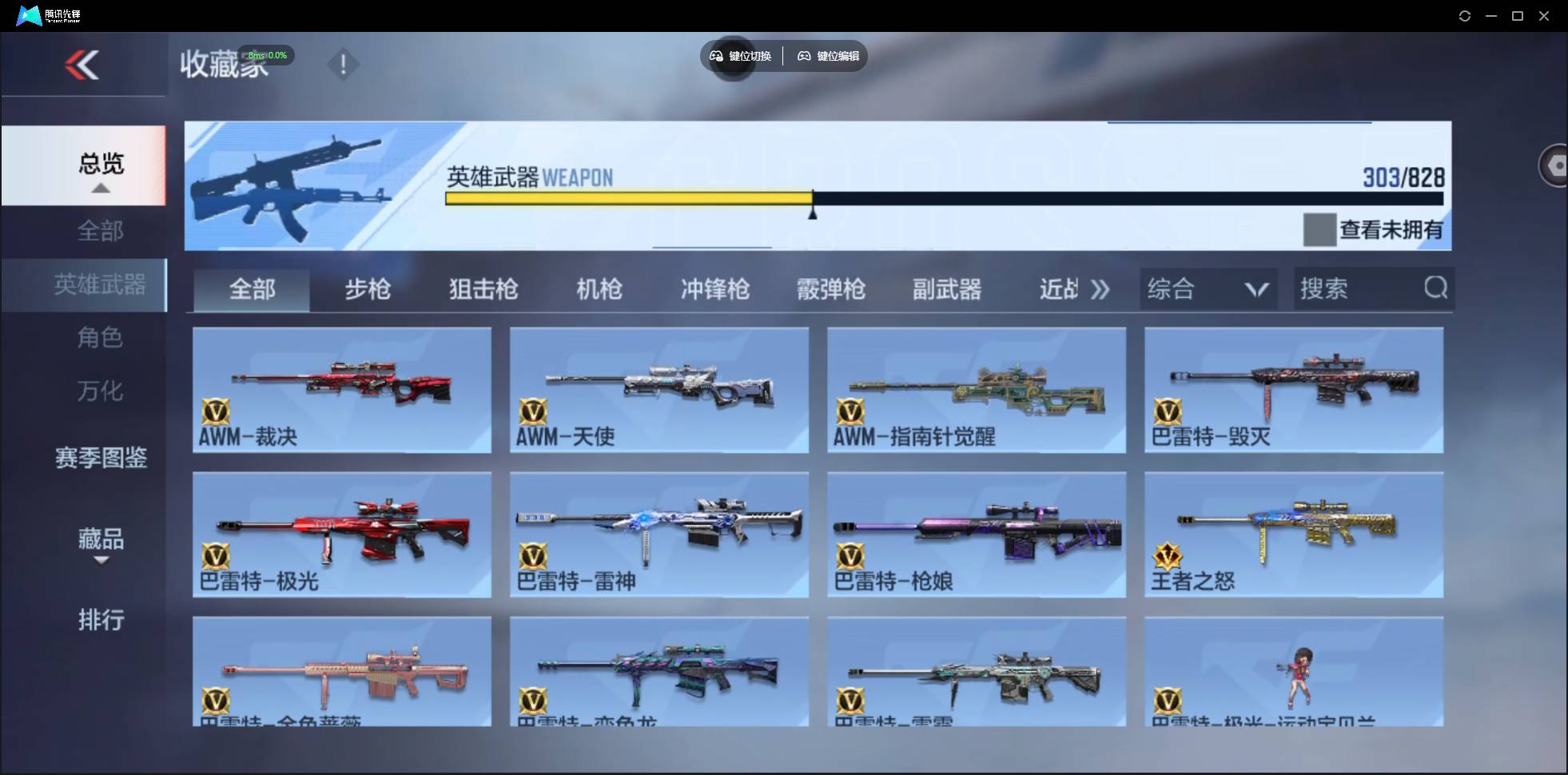Viewport: 1568px width, 775px height.
Task: Click the refresh icon in the title bar
Action: tap(1465, 15)
